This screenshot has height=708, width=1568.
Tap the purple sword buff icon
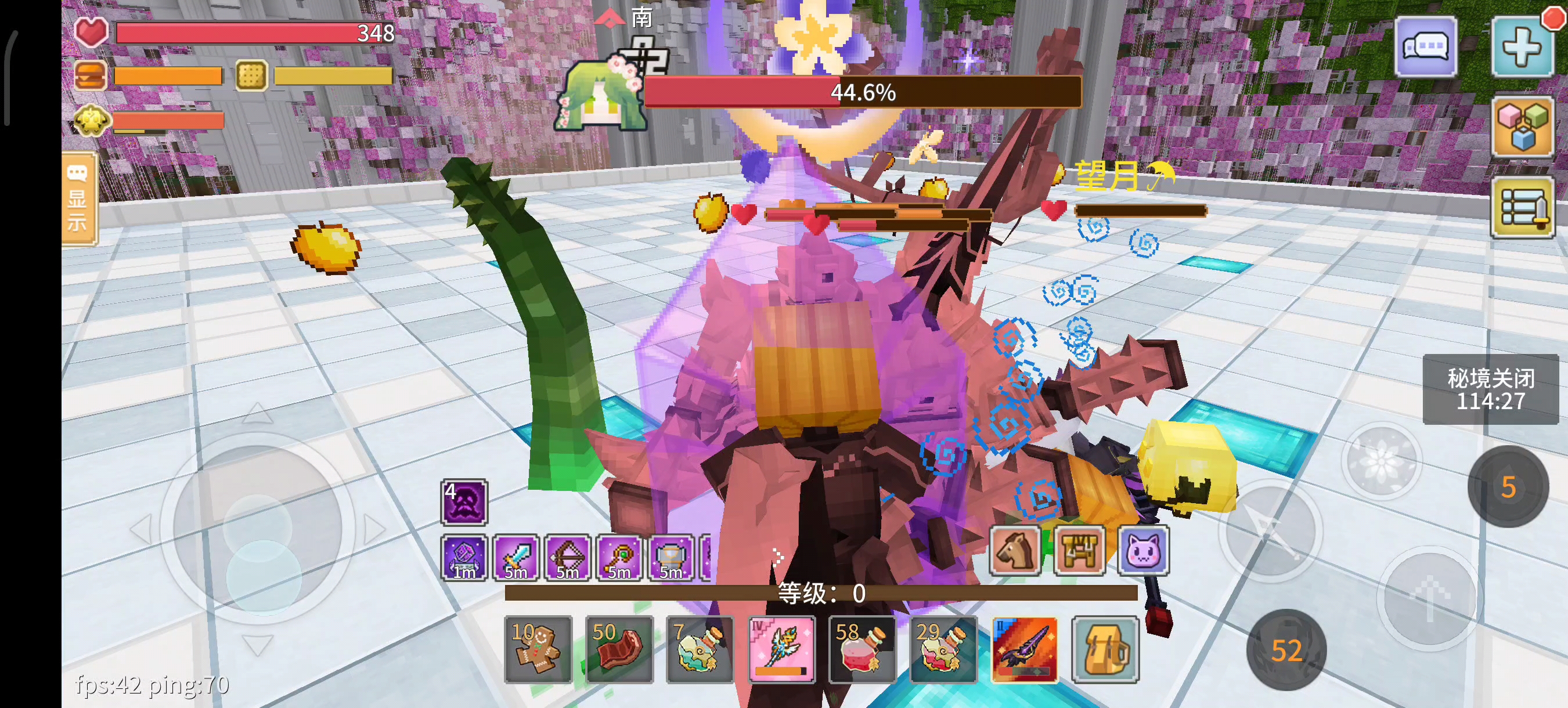pos(516,558)
